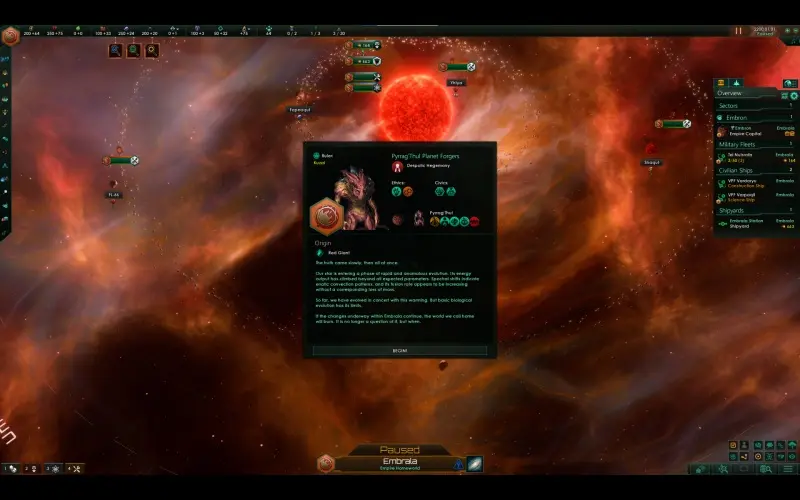The height and width of the screenshot is (500, 800).
Task: Collapse the Sectors section header
Action: 730,104
